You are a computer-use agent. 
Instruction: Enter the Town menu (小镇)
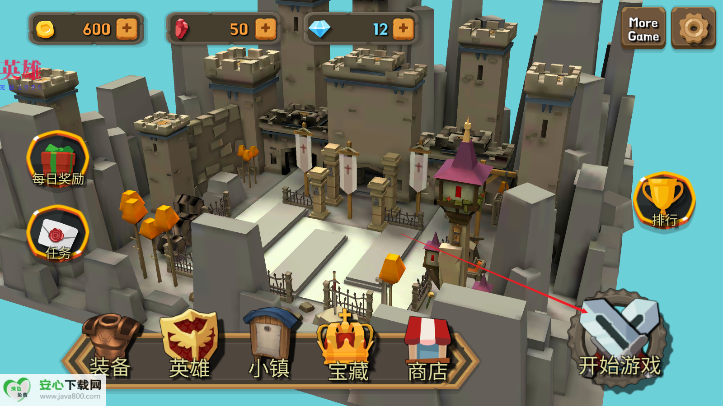[269, 347]
